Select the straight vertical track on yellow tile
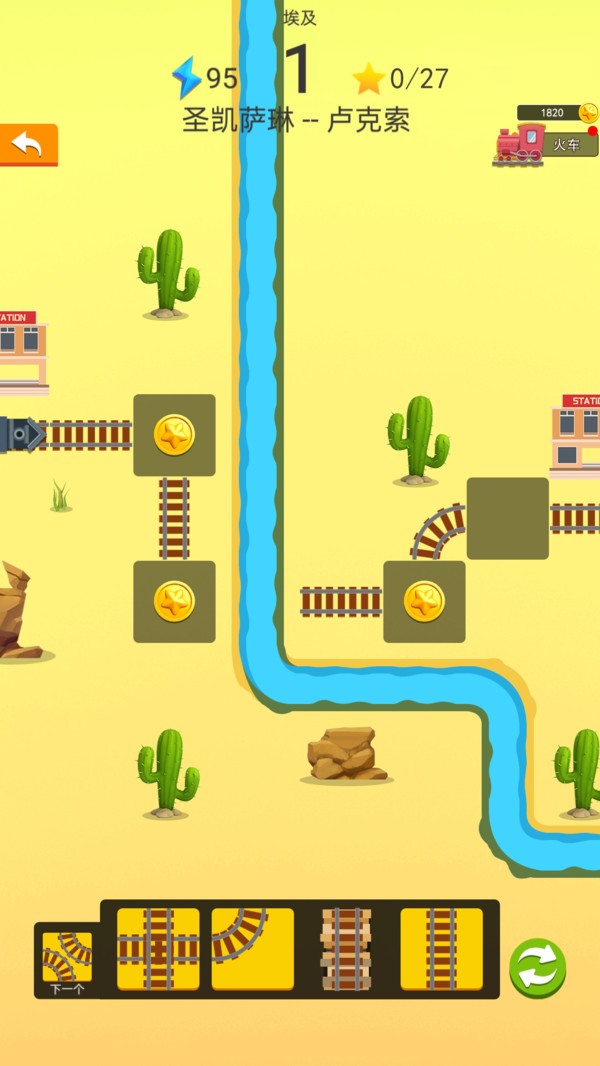600x1066 pixels. (x=441, y=948)
